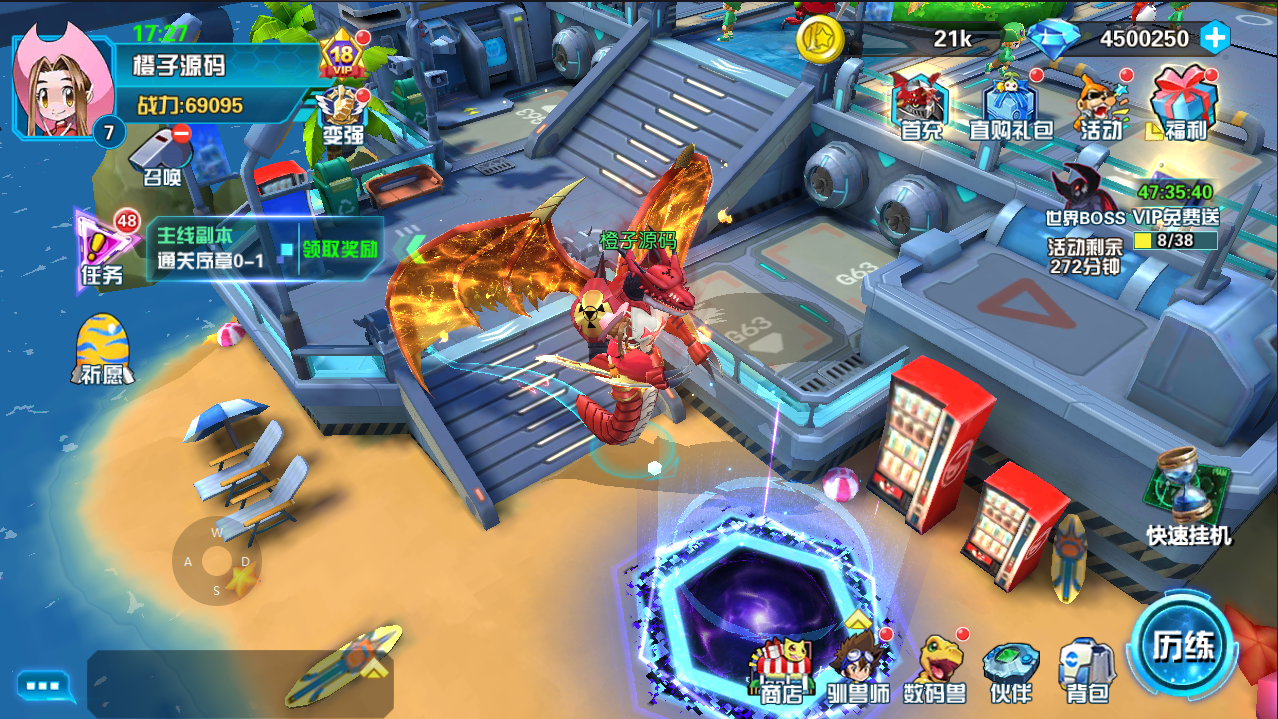Claim reward with 领取奖励 button
This screenshot has width=1278, height=719.
(x=340, y=249)
